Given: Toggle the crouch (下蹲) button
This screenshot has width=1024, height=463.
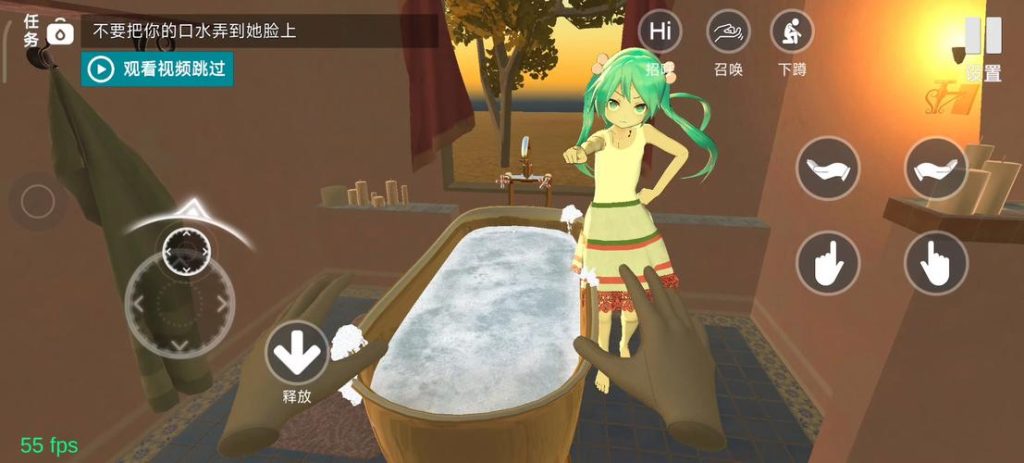Looking at the screenshot, I should tap(791, 31).
